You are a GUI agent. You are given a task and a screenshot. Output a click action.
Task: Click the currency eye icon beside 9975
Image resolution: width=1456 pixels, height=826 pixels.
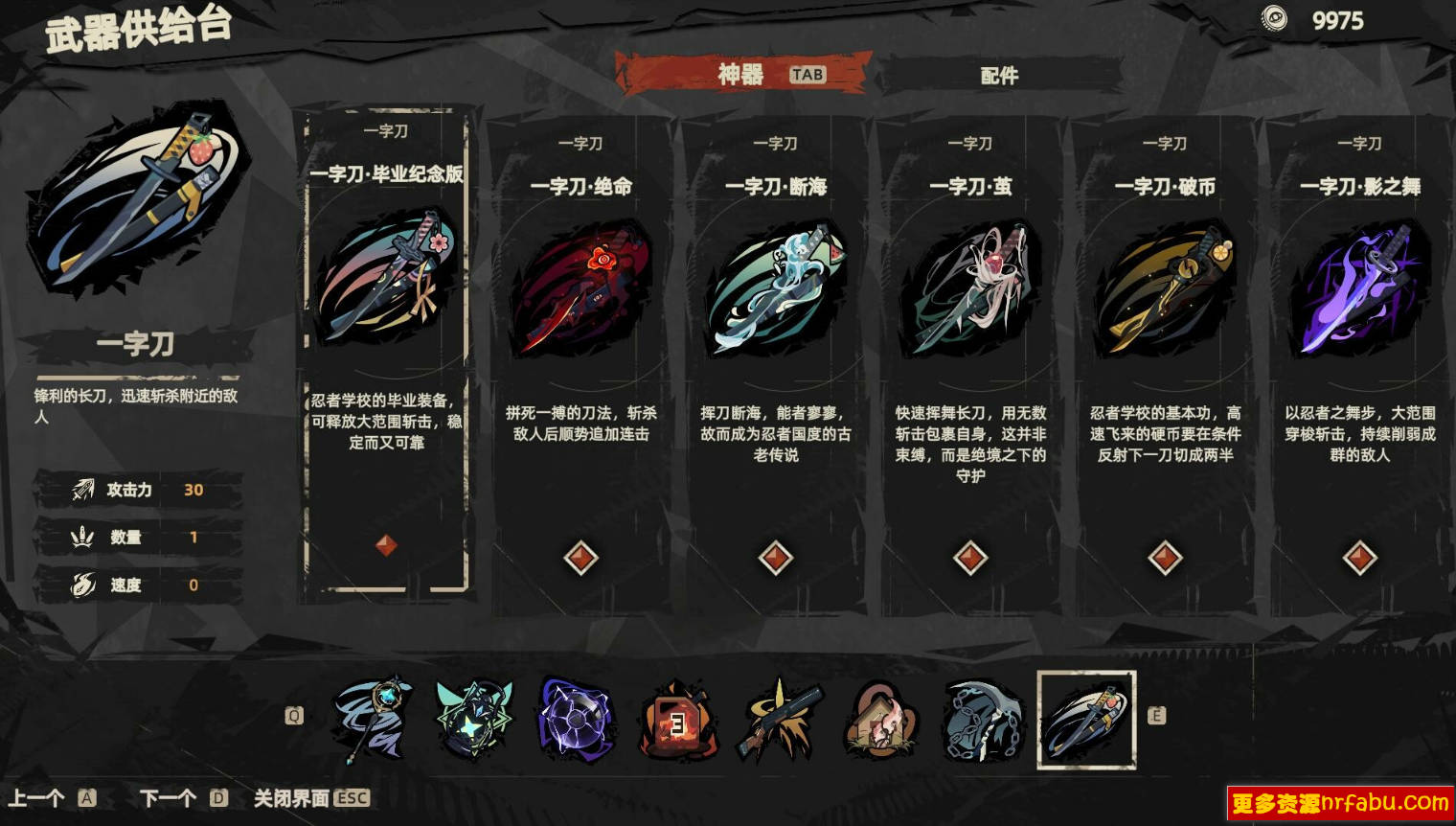point(1274,17)
